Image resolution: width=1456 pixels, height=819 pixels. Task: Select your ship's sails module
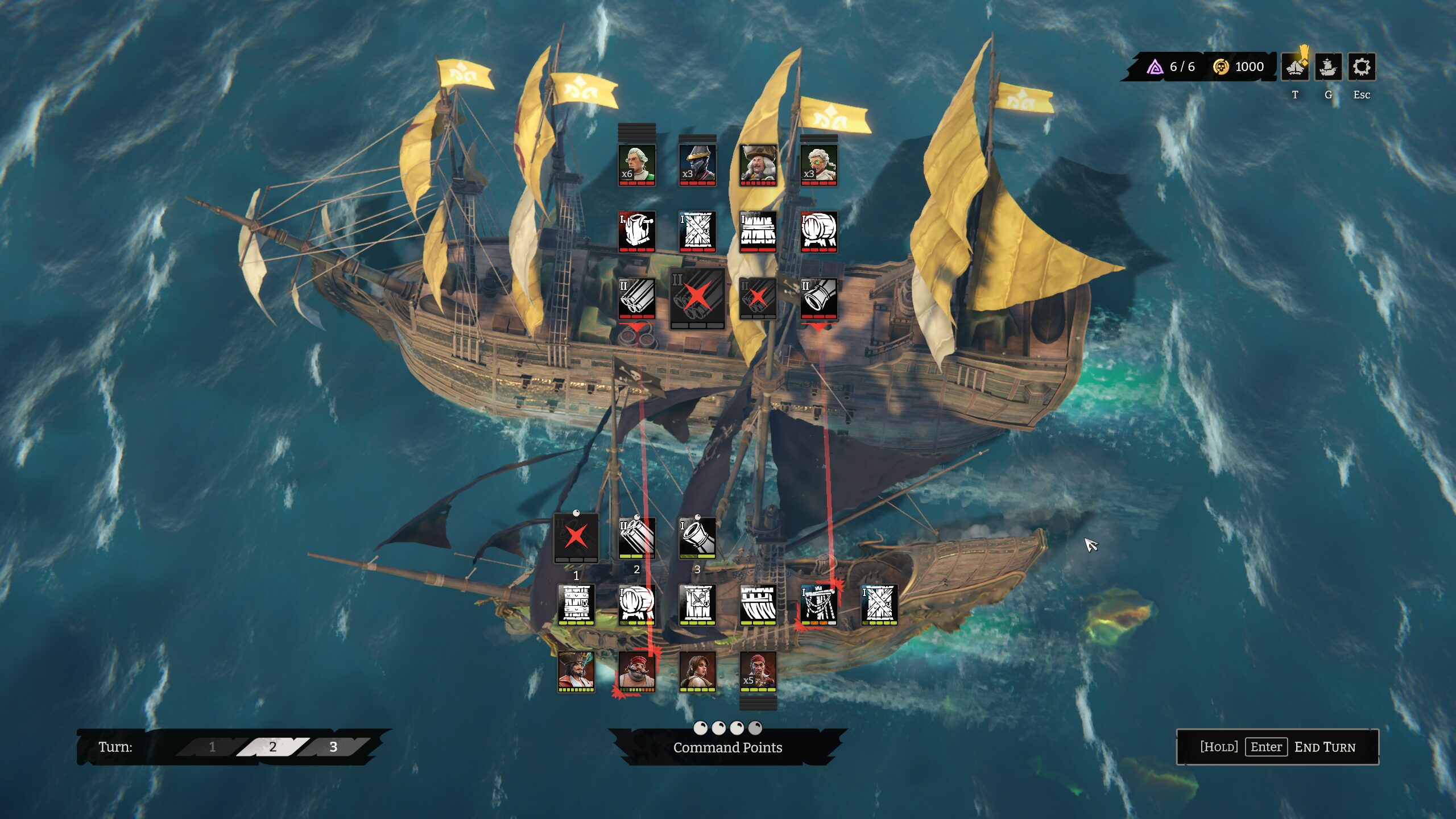point(758,604)
